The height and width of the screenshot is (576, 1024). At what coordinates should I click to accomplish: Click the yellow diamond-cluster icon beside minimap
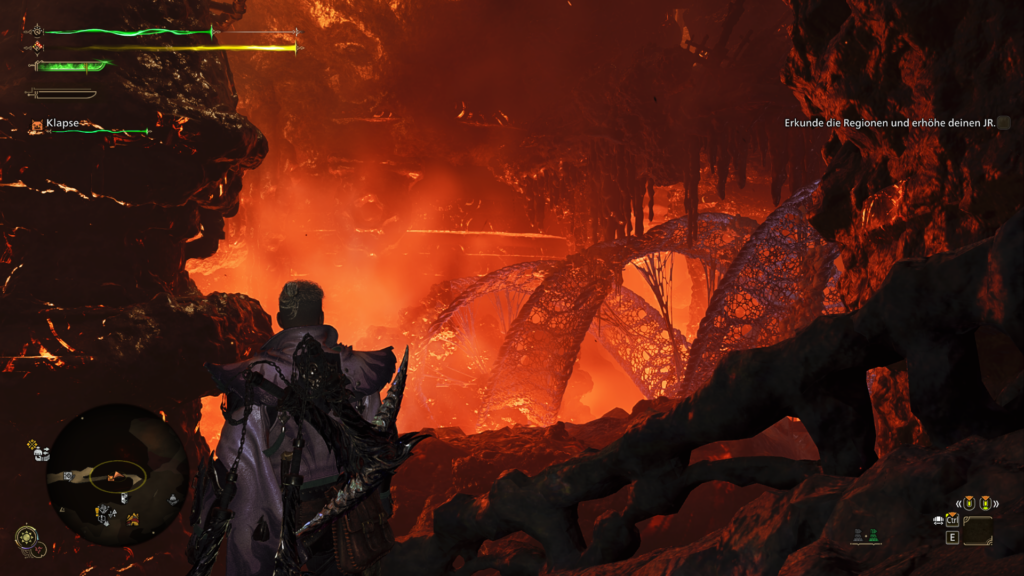32,444
